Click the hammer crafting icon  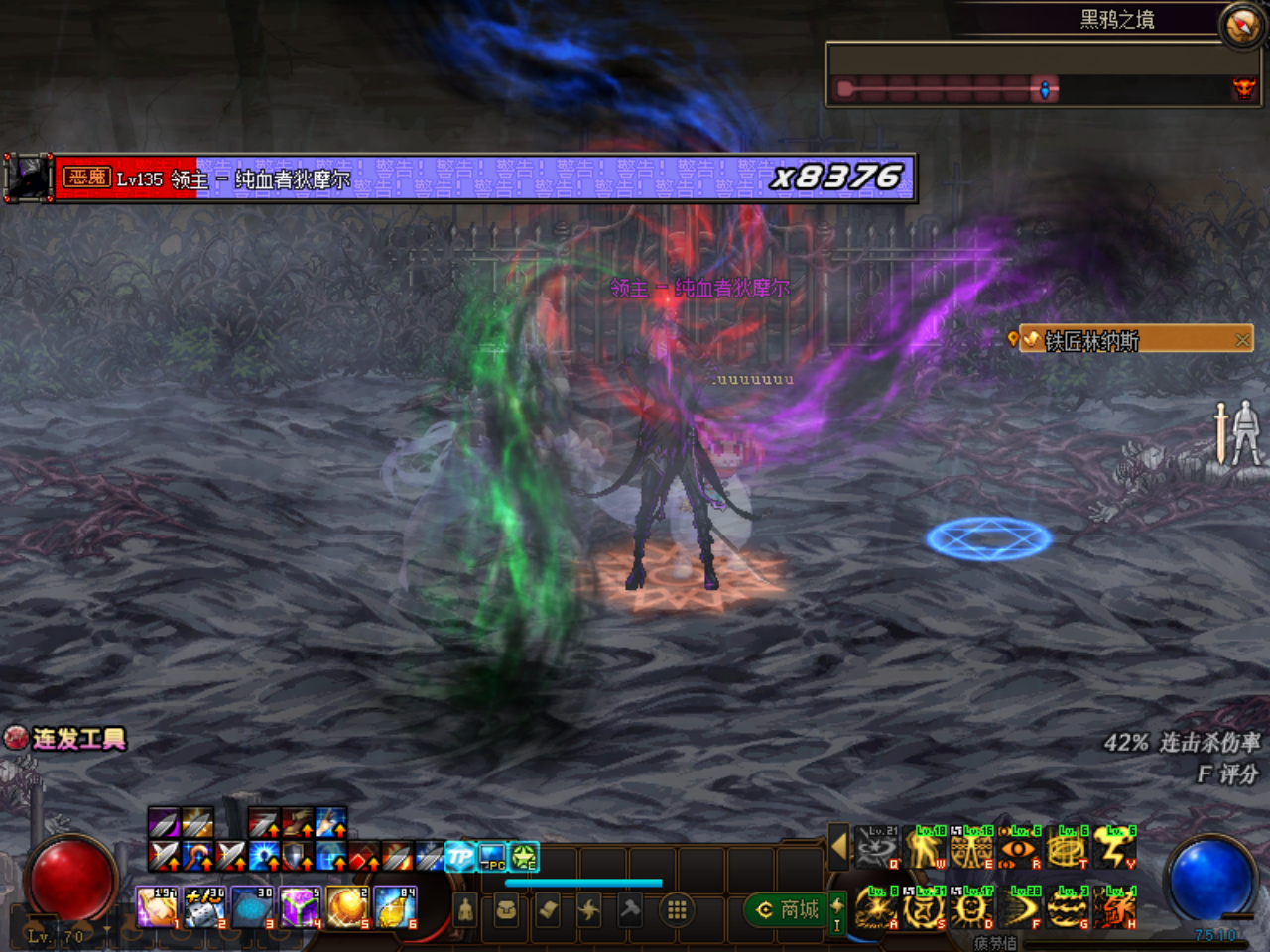[x=628, y=909]
